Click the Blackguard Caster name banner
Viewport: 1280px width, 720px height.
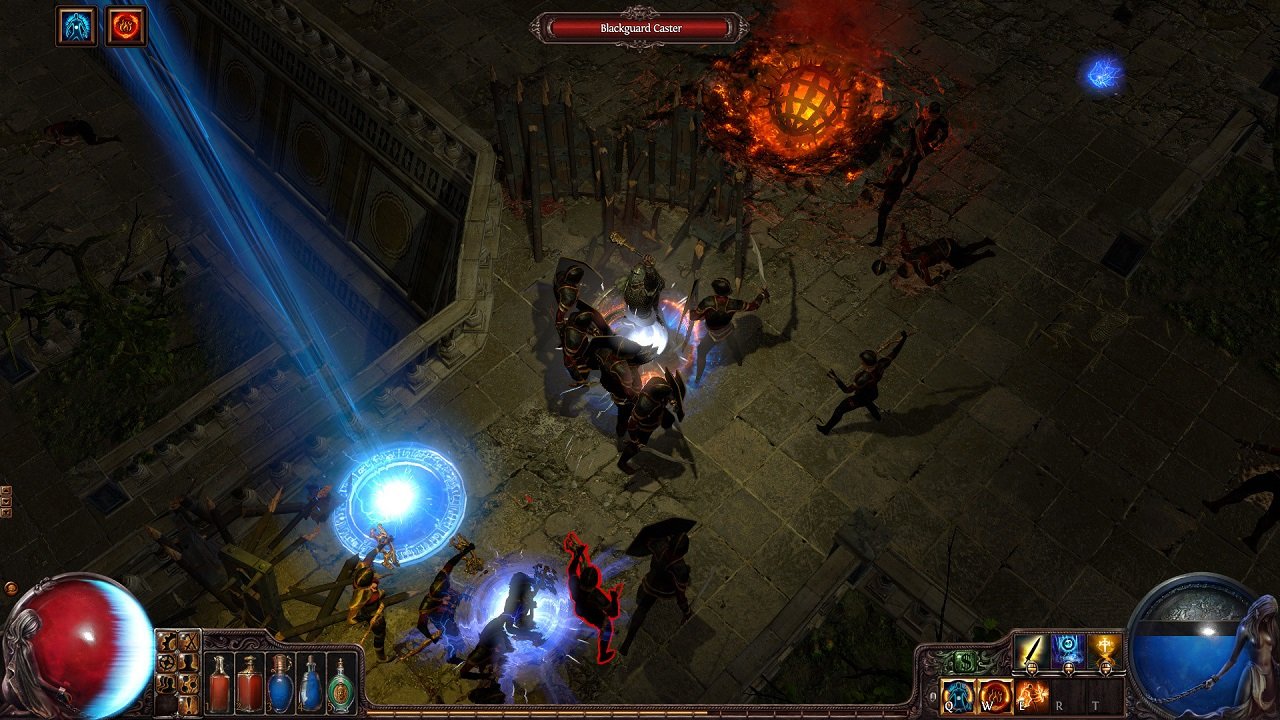point(640,29)
